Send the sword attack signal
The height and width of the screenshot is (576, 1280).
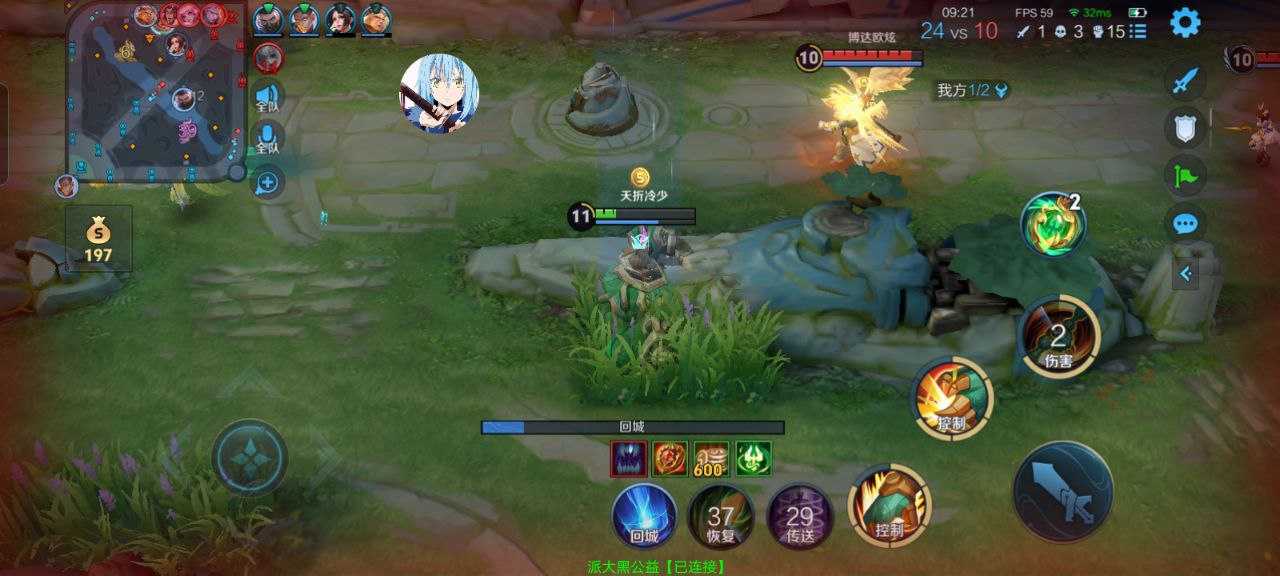[1185, 81]
